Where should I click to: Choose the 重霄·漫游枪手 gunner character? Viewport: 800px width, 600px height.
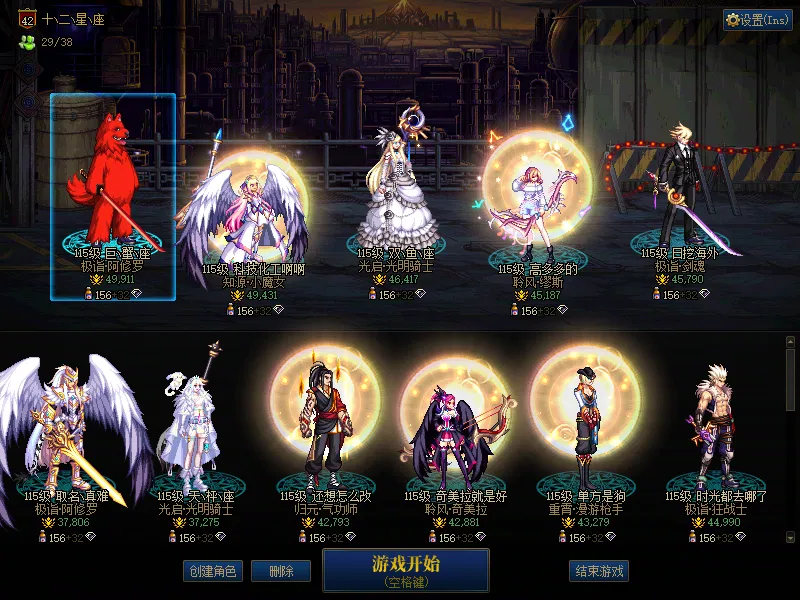[585, 430]
